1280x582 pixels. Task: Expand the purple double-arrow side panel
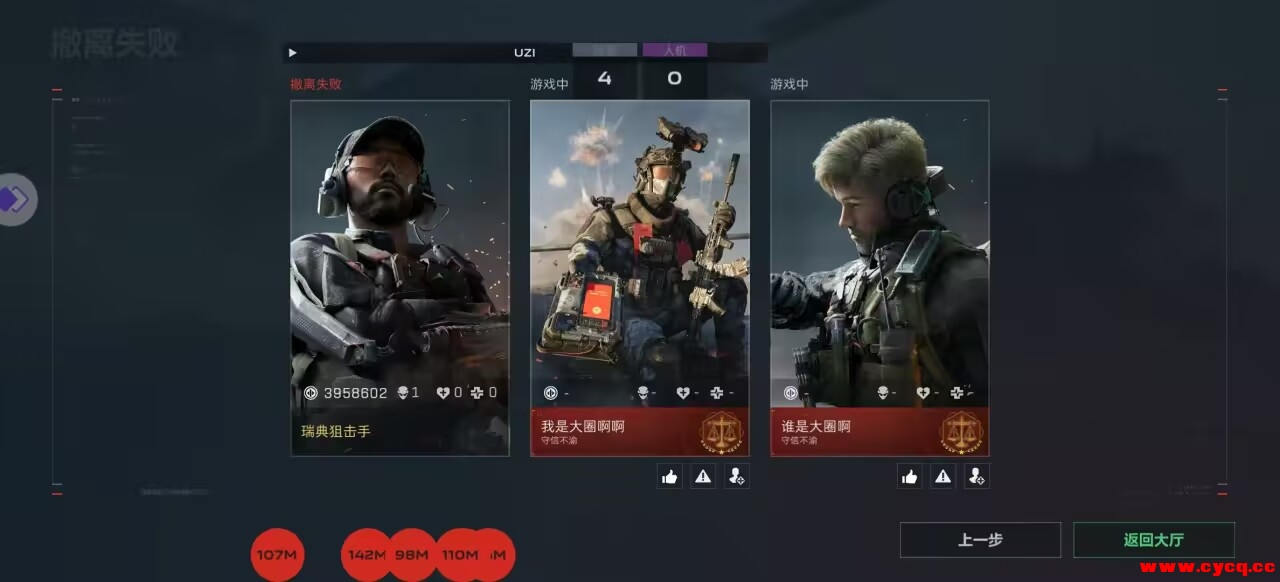(15, 199)
